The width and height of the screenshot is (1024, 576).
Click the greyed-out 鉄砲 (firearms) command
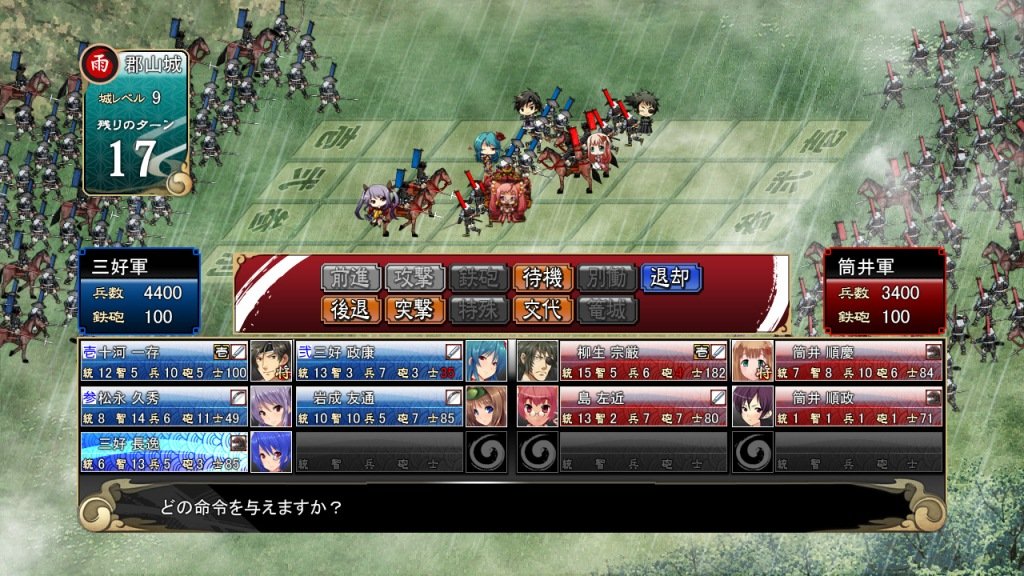(478, 278)
